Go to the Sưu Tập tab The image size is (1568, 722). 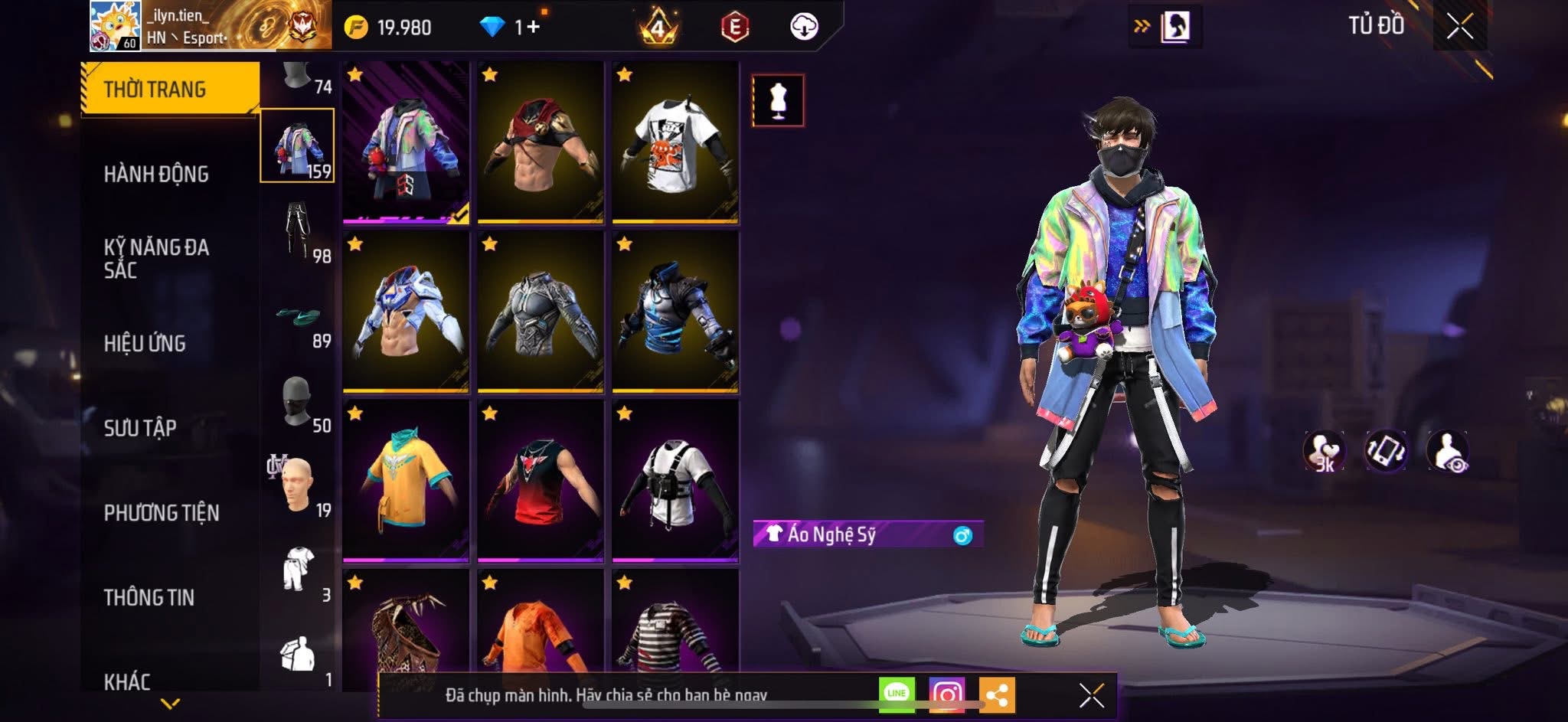(140, 428)
